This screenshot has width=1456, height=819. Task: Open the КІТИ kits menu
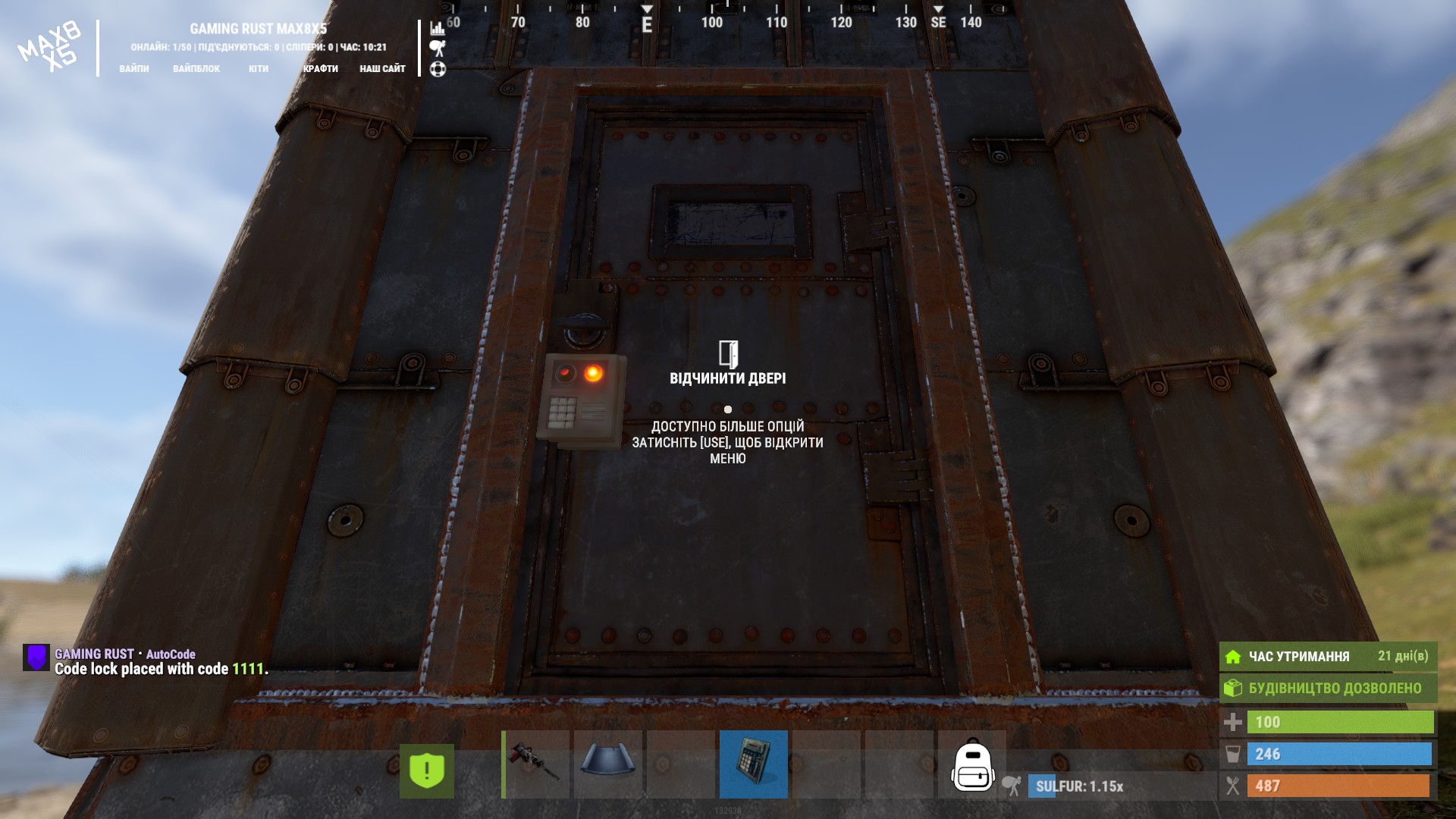(x=259, y=69)
